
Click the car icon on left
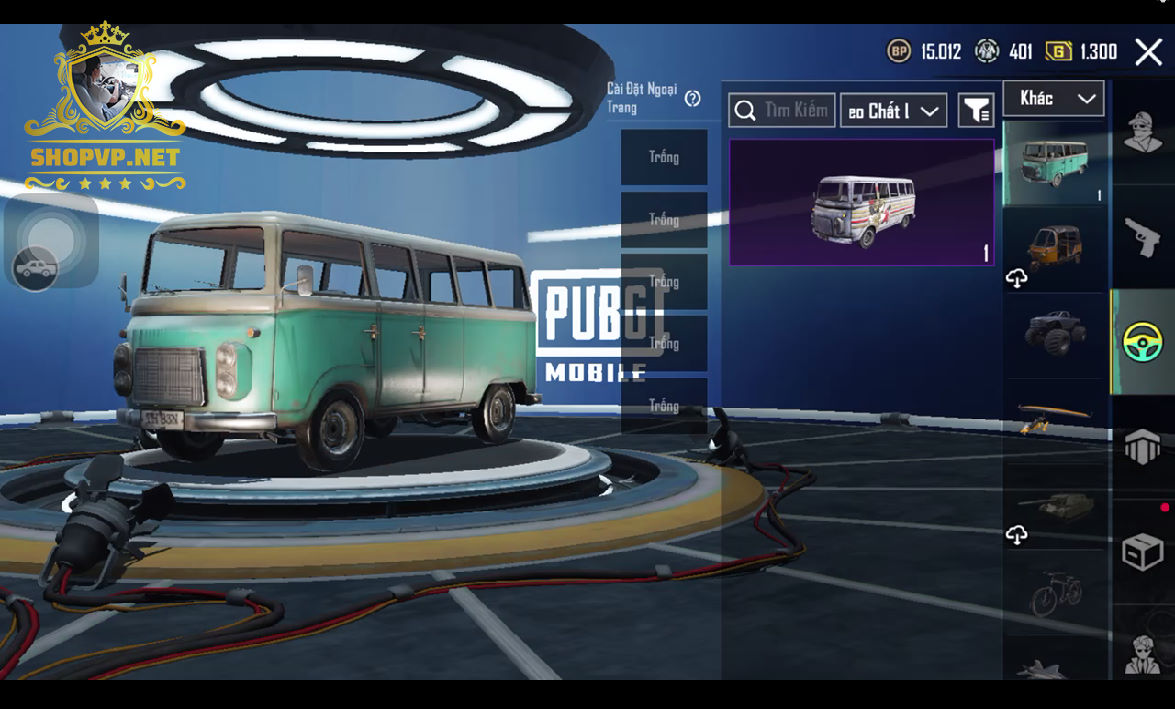pos(36,268)
